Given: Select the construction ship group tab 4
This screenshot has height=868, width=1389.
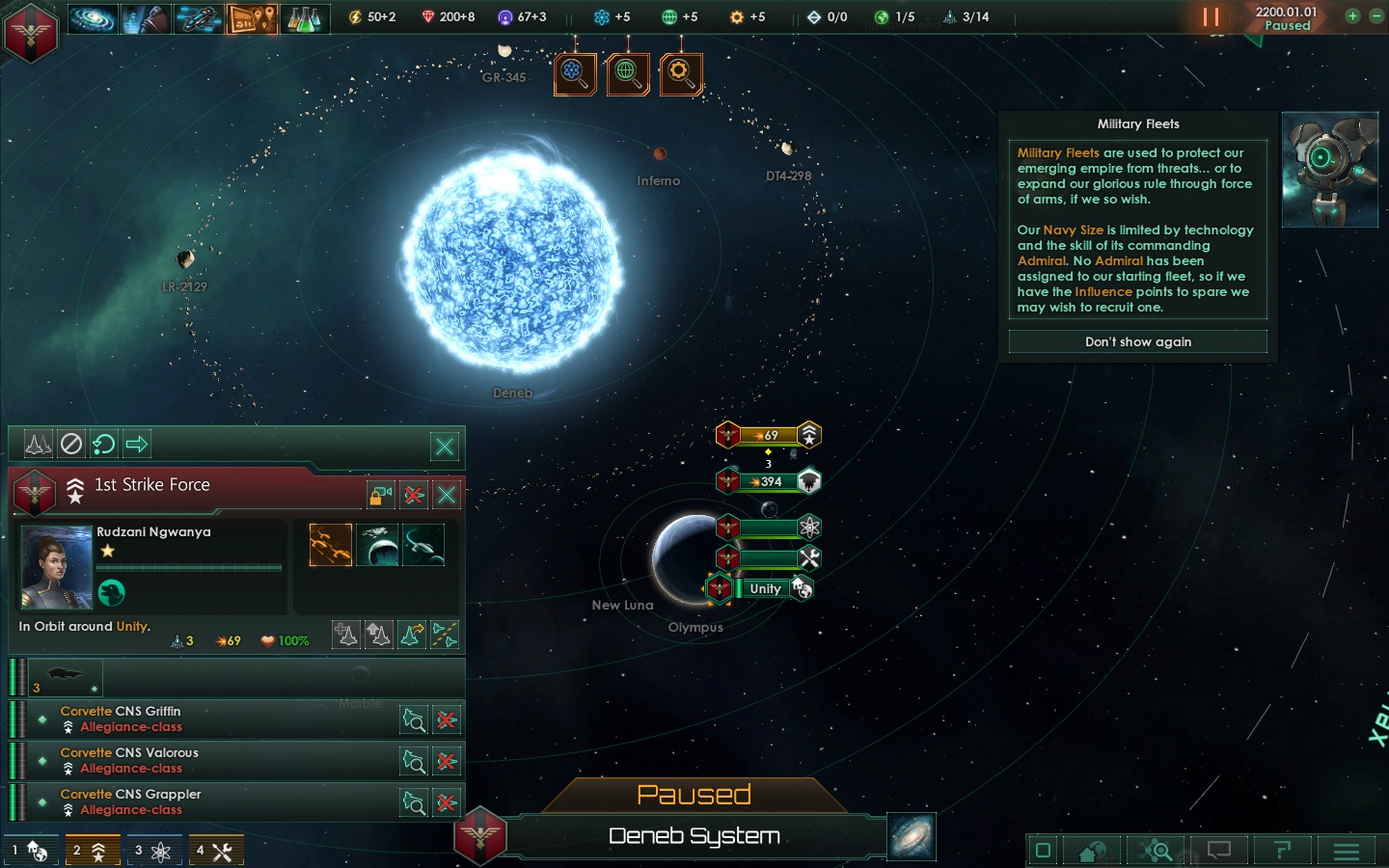Looking at the screenshot, I should (215, 851).
